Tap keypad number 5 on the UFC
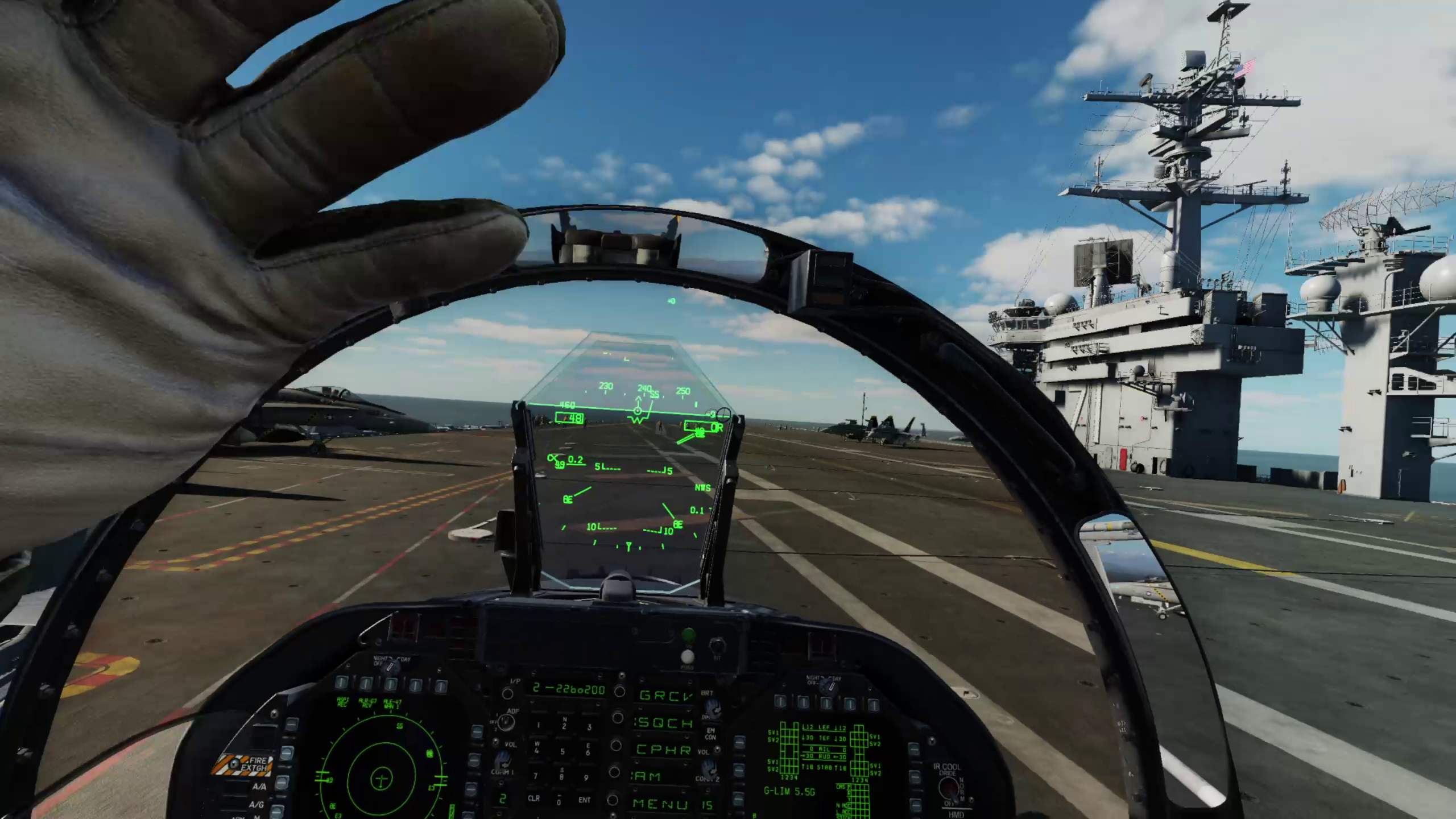1456x819 pixels. (563, 751)
